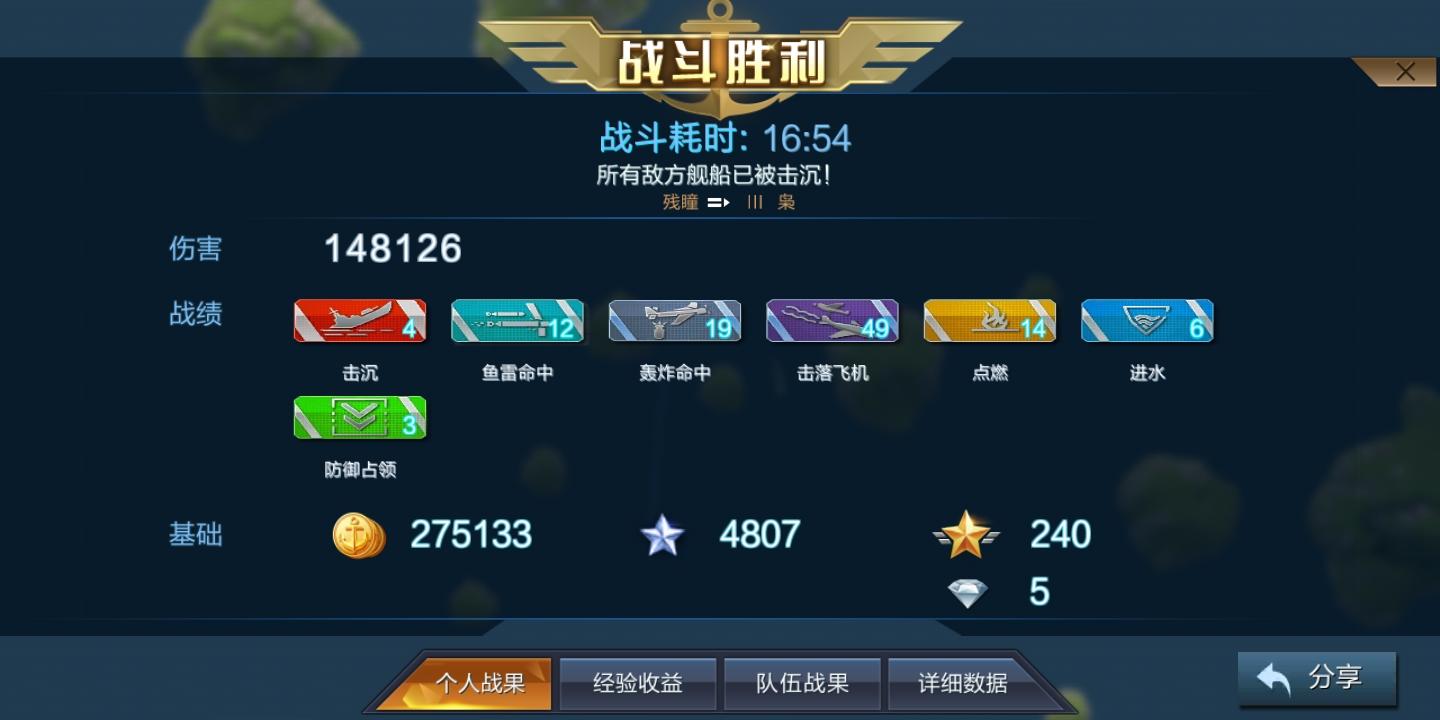Viewport: 1440px width, 720px height.
Task: Open the 队伍战果 team results tab
Action: 802,683
